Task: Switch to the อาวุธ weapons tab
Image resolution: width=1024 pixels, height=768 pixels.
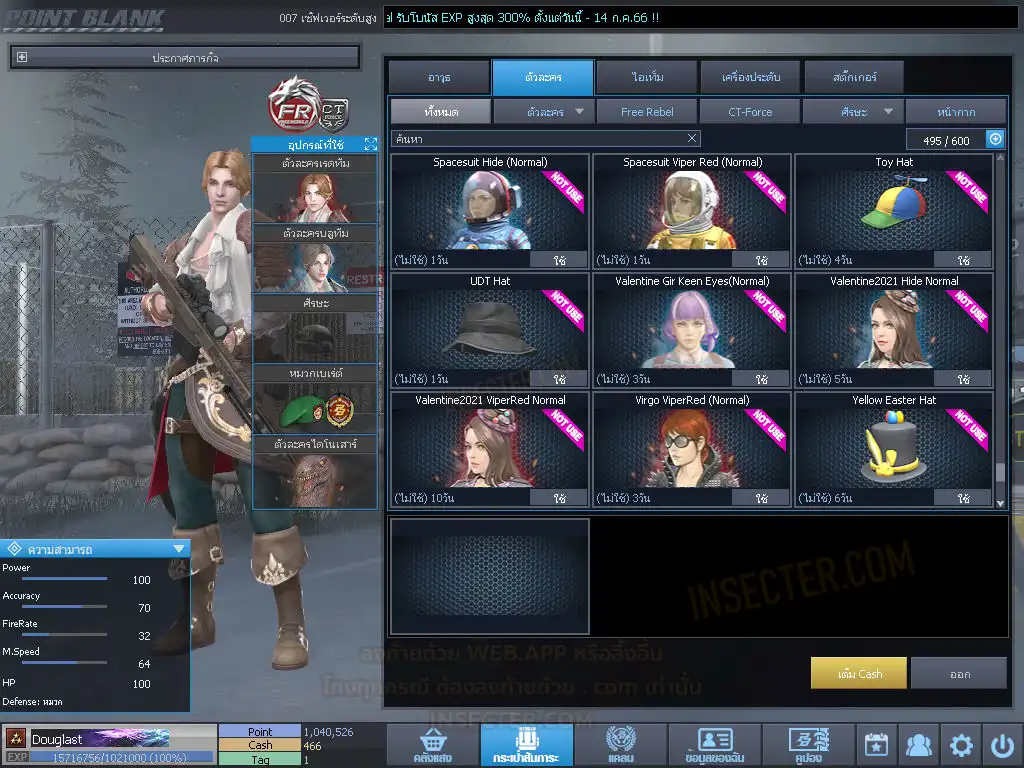Action: 438,77
